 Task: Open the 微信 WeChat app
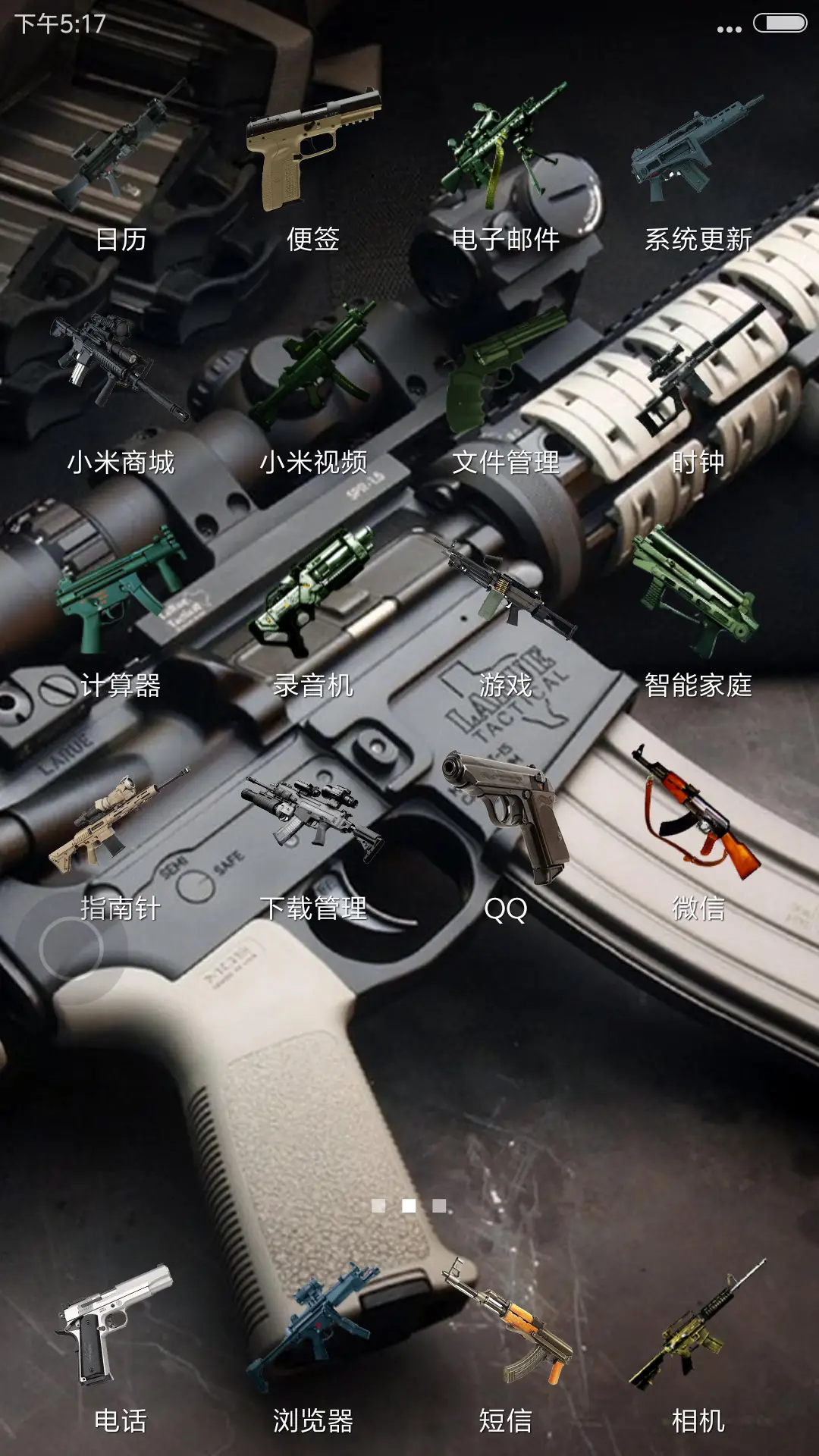pyautogui.click(x=698, y=819)
